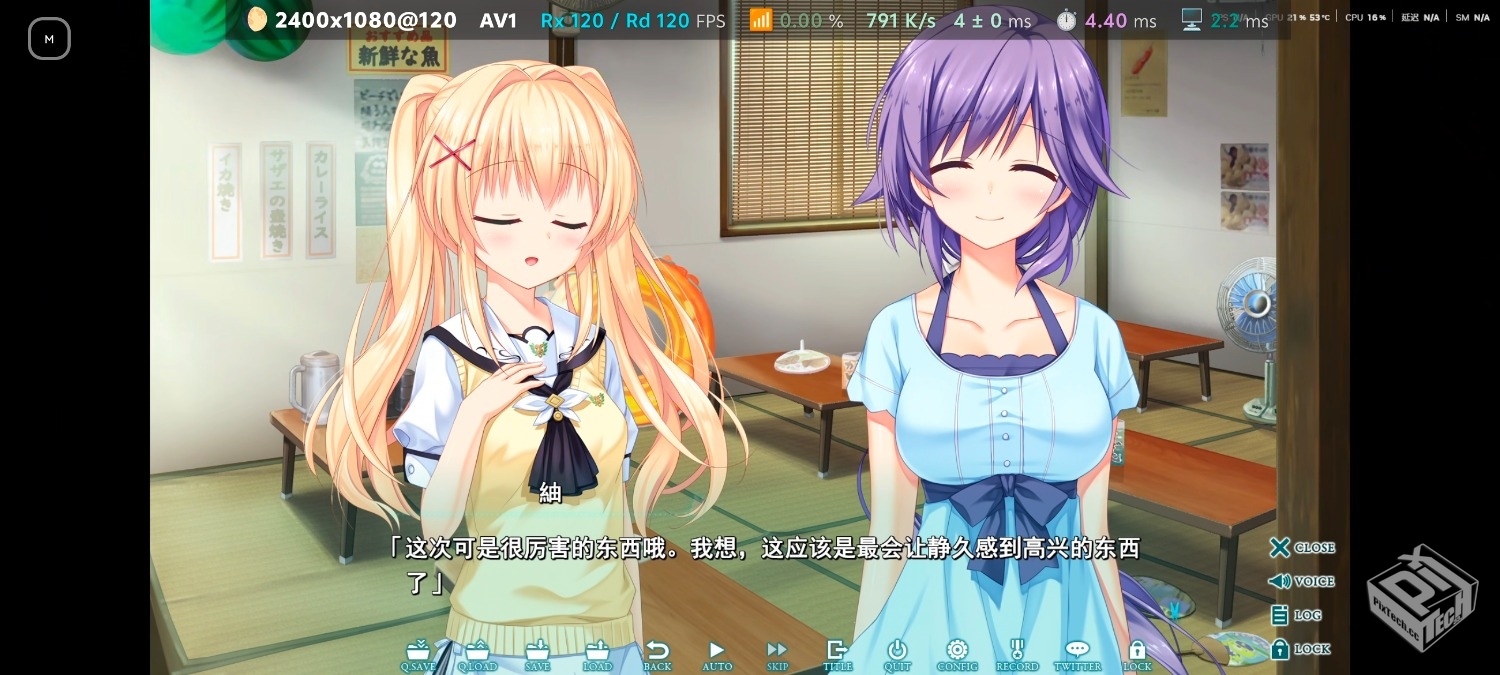This screenshot has height=675, width=1500.
Task: Go to previous line with BACK
Action: coord(657,654)
